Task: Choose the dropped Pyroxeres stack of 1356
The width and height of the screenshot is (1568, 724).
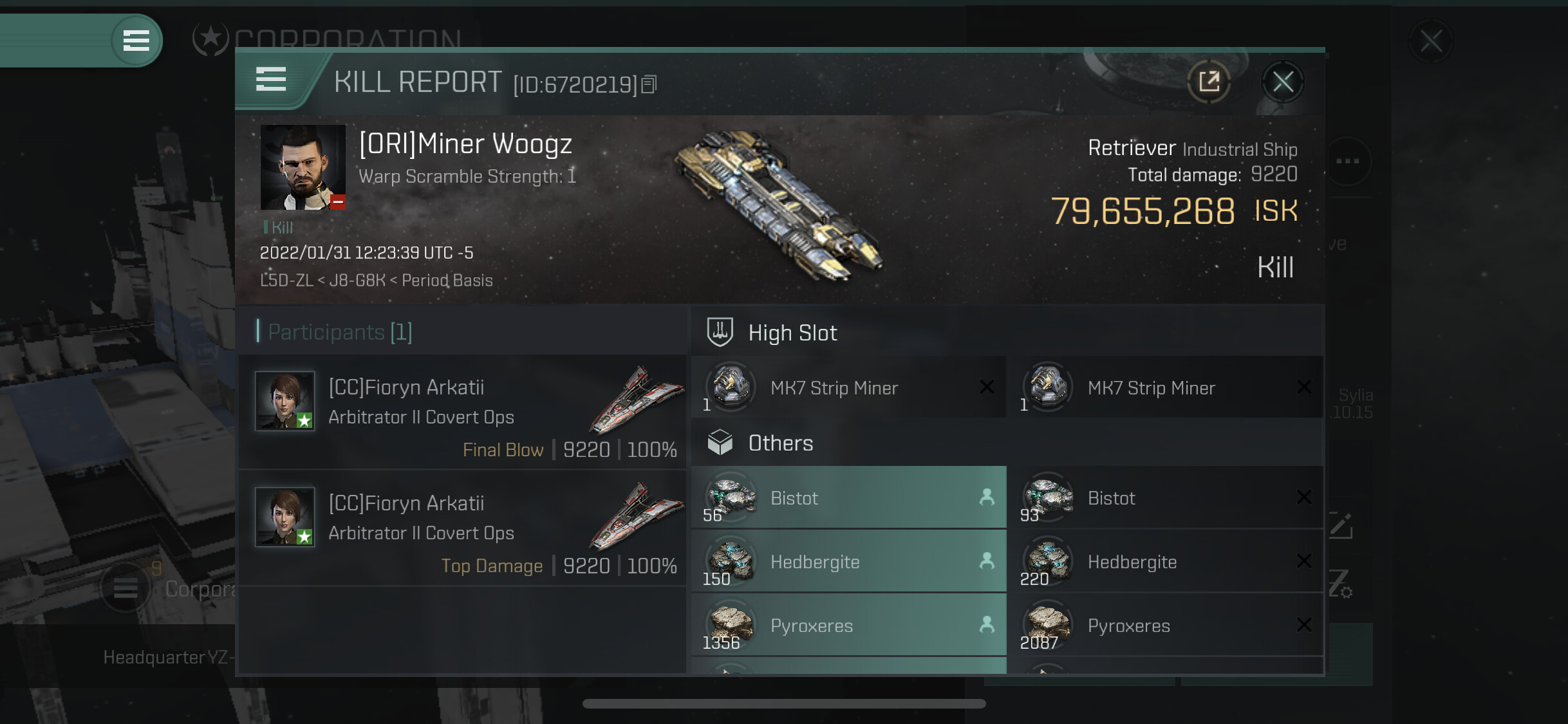Action: (848, 625)
